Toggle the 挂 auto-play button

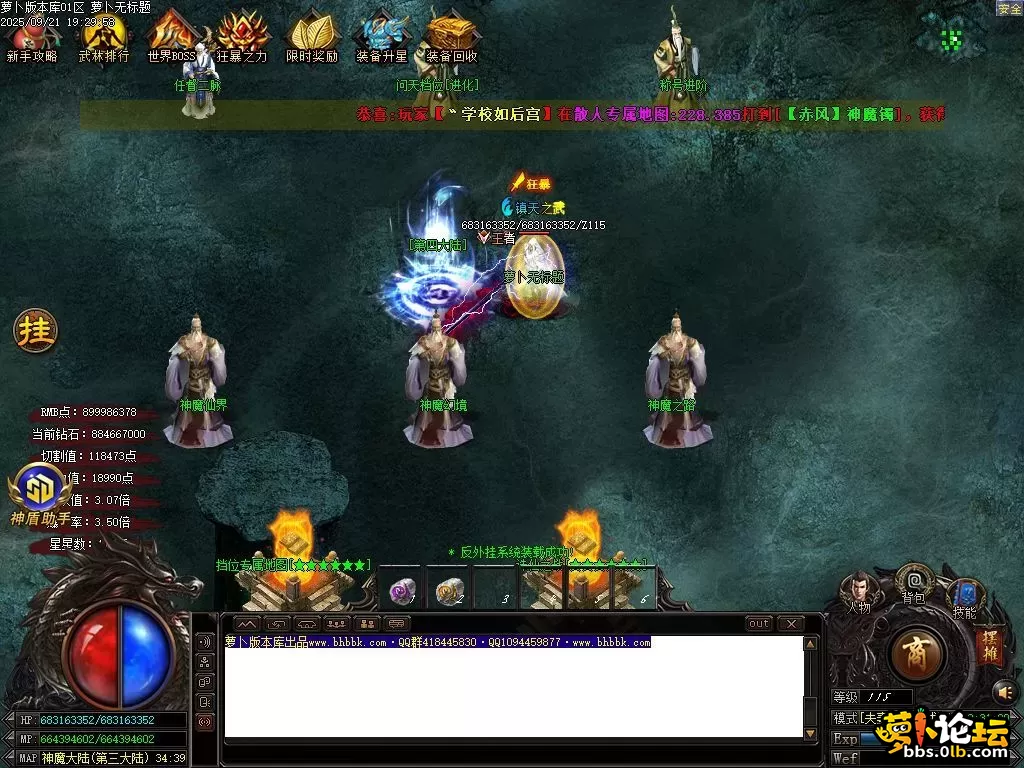point(35,330)
